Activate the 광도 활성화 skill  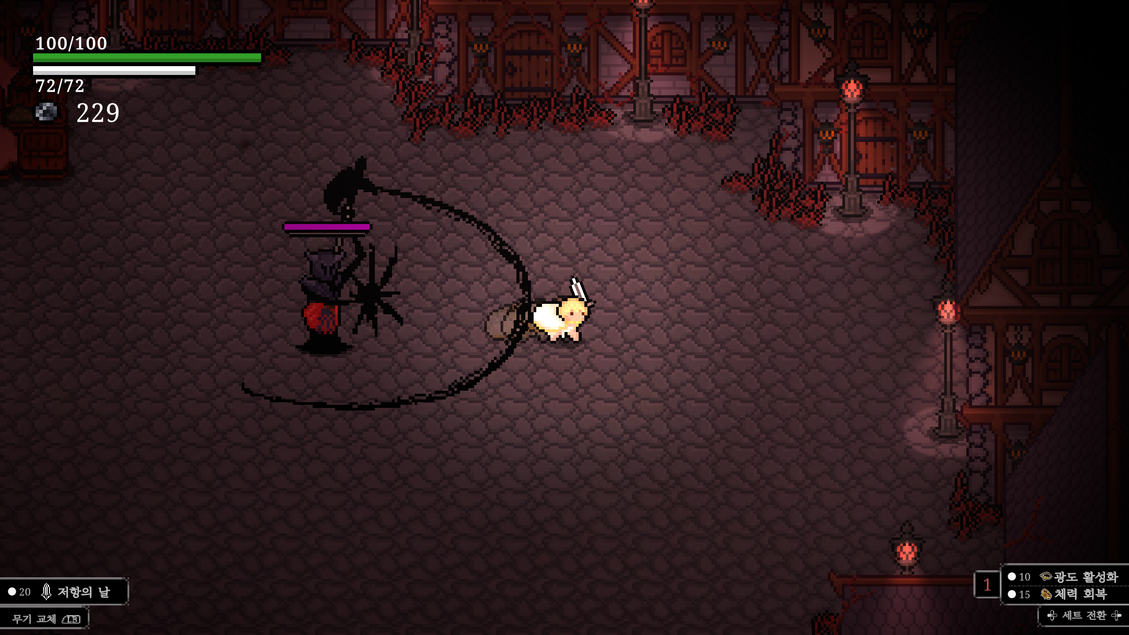pos(1076,577)
